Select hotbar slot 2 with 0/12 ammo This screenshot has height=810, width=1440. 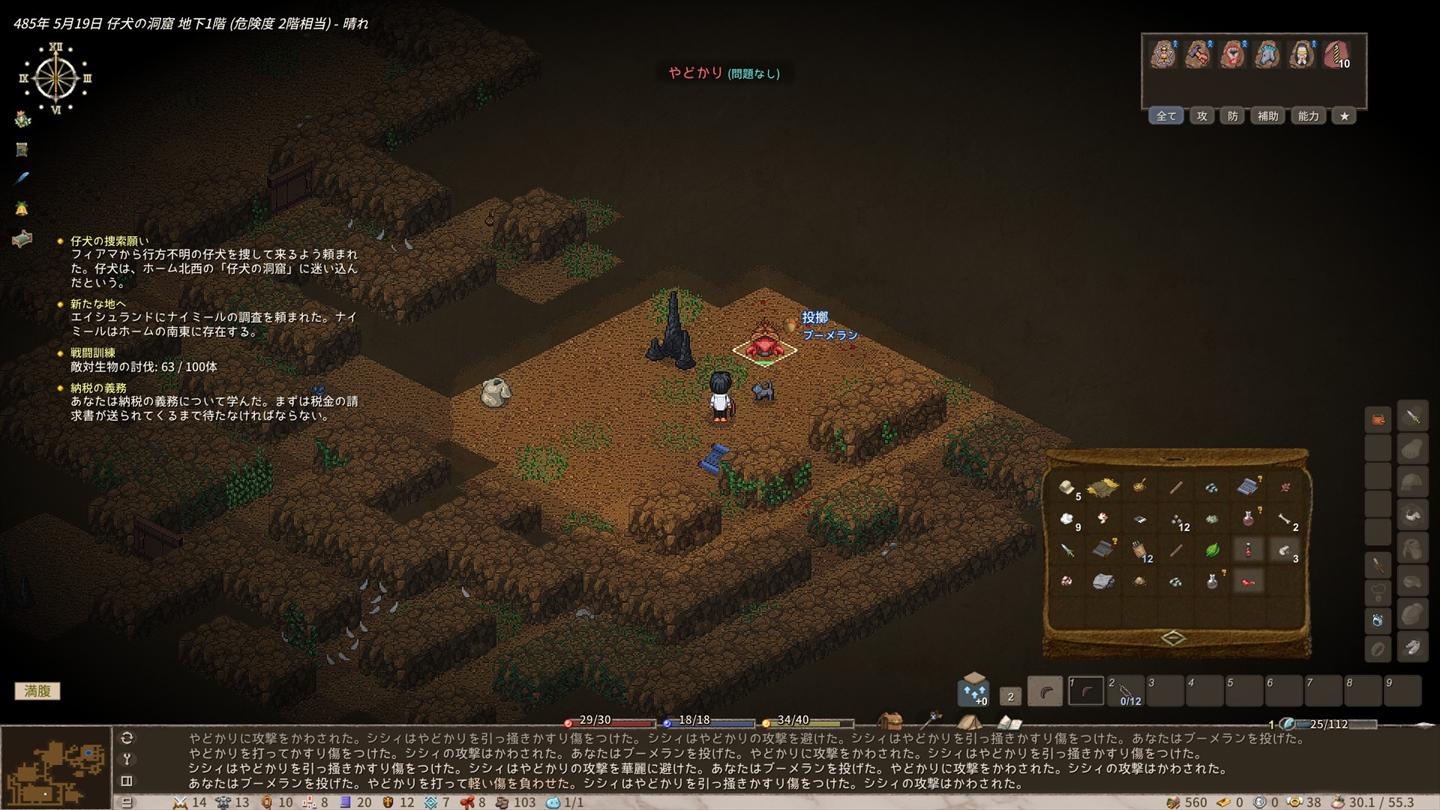1127,691
